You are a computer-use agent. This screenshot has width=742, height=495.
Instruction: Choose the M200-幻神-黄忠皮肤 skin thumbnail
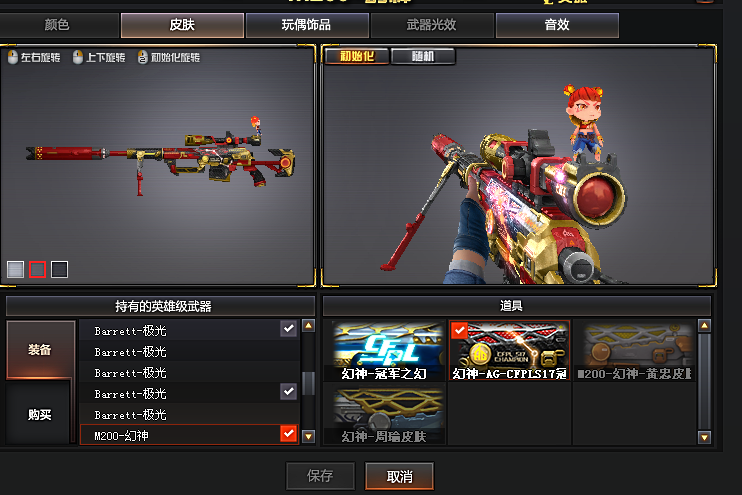click(x=635, y=352)
